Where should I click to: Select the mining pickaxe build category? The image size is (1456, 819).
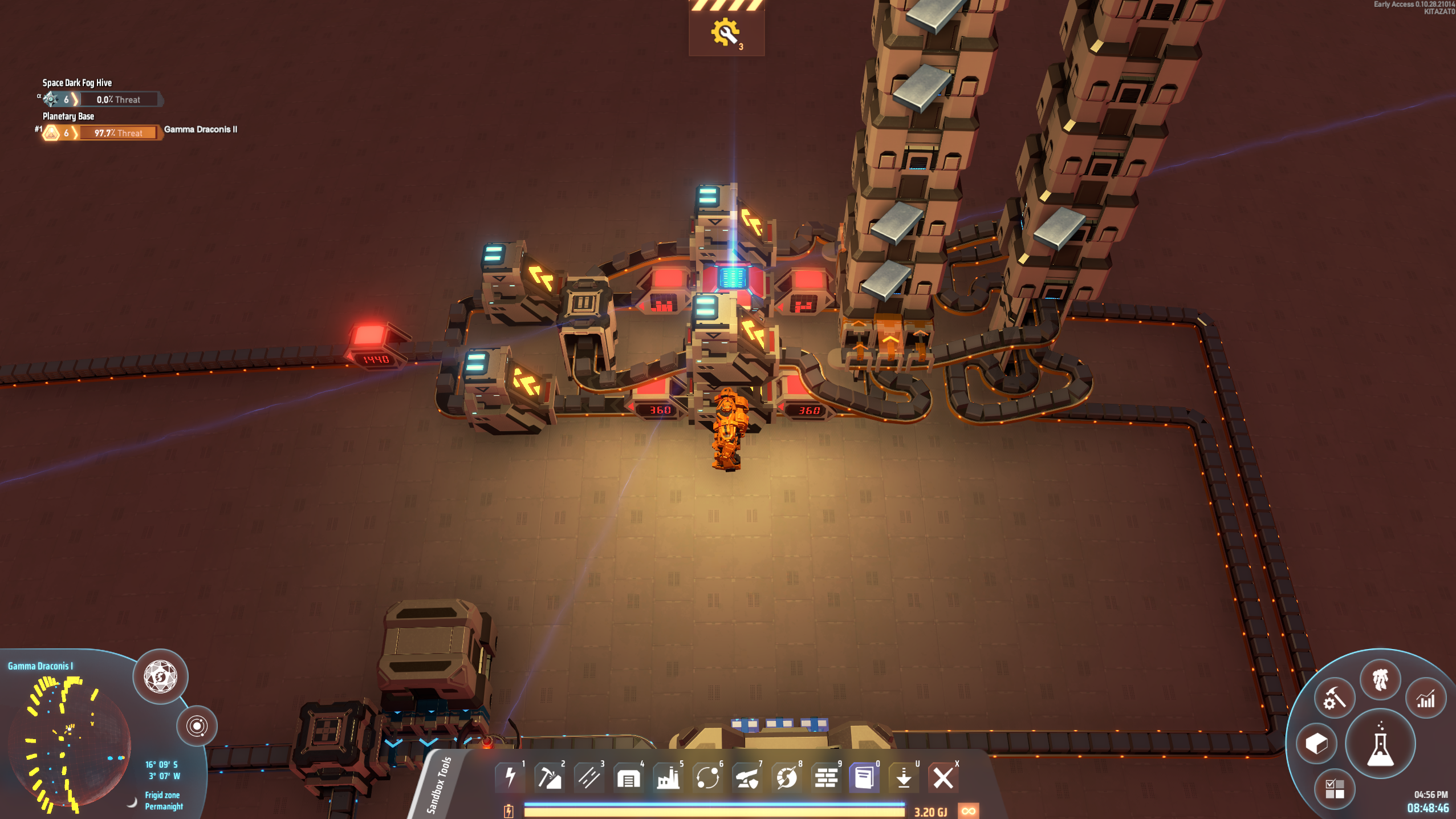tap(550, 777)
